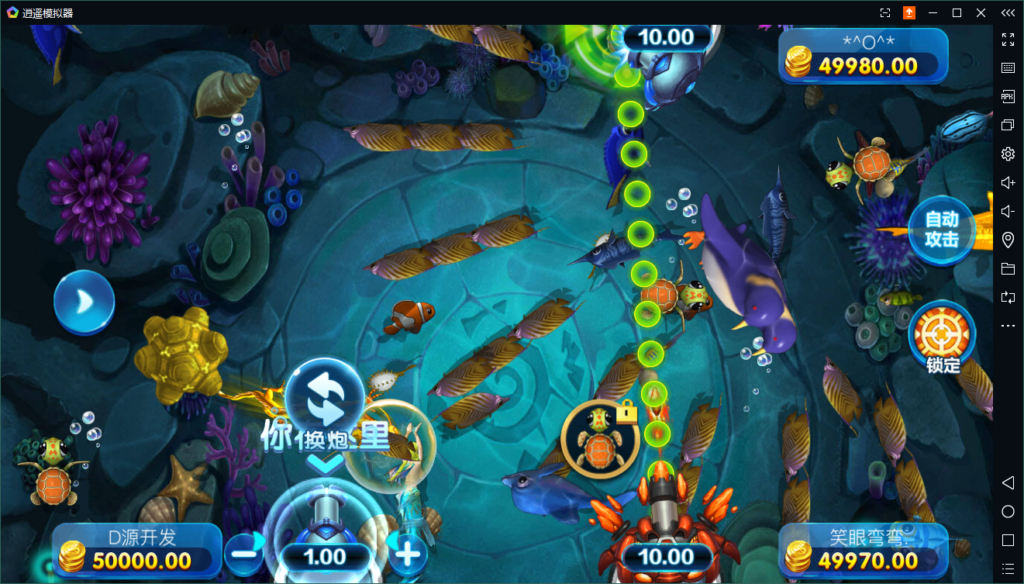Turn emulator volume down
The width and height of the screenshot is (1024, 584).
(1008, 211)
